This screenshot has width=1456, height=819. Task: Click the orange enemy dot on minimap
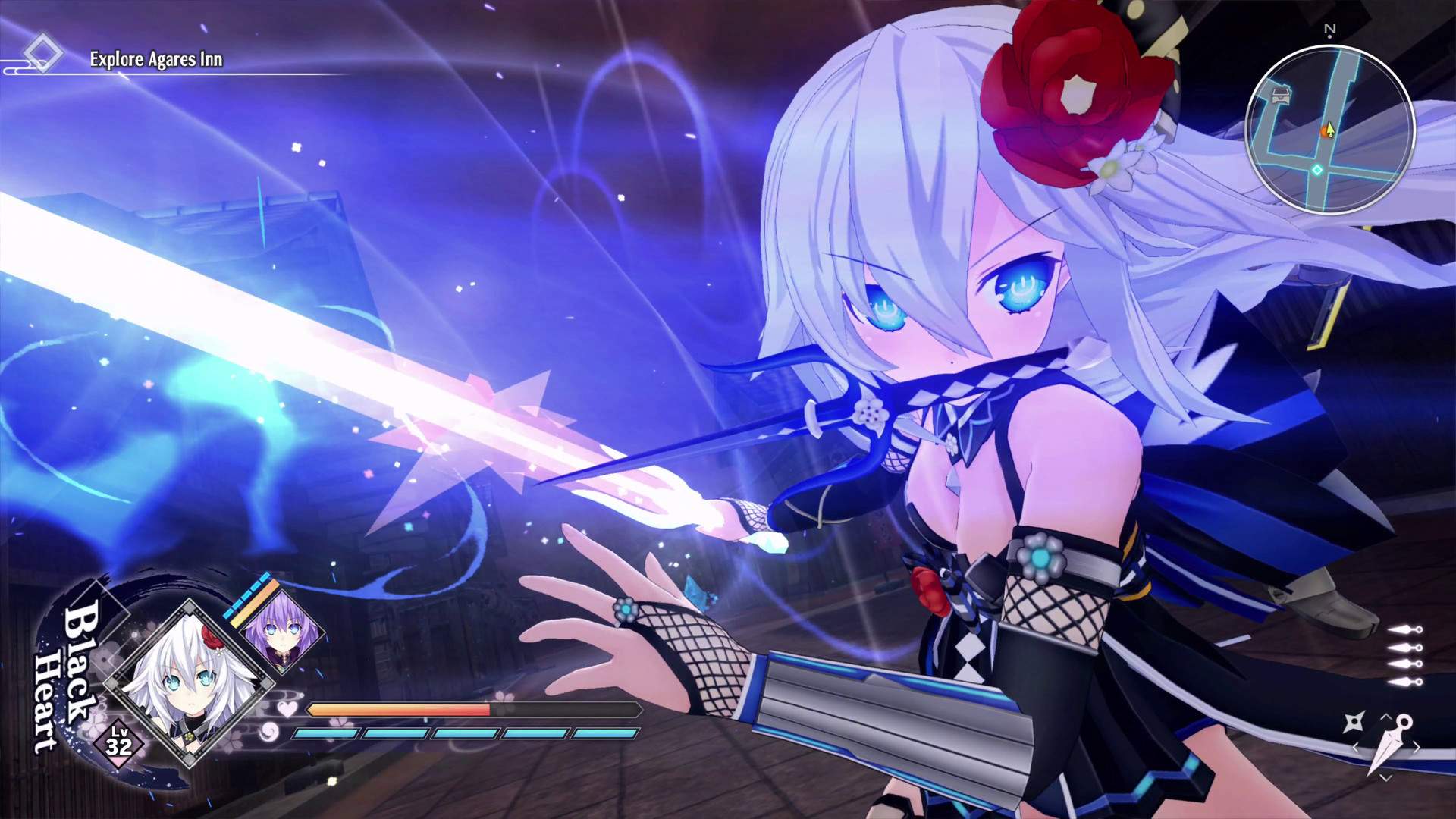click(x=1324, y=133)
